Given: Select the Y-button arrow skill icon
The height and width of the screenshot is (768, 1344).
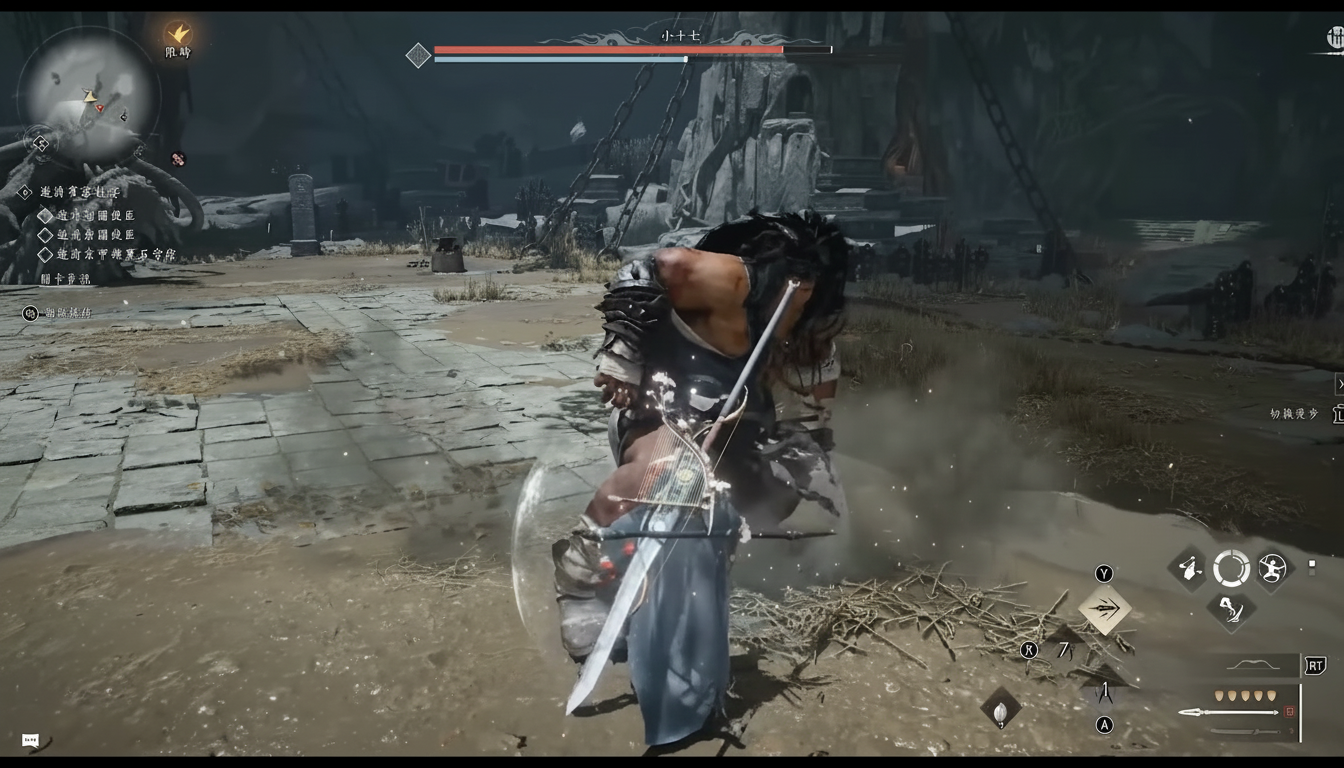Looking at the screenshot, I should 1105,608.
